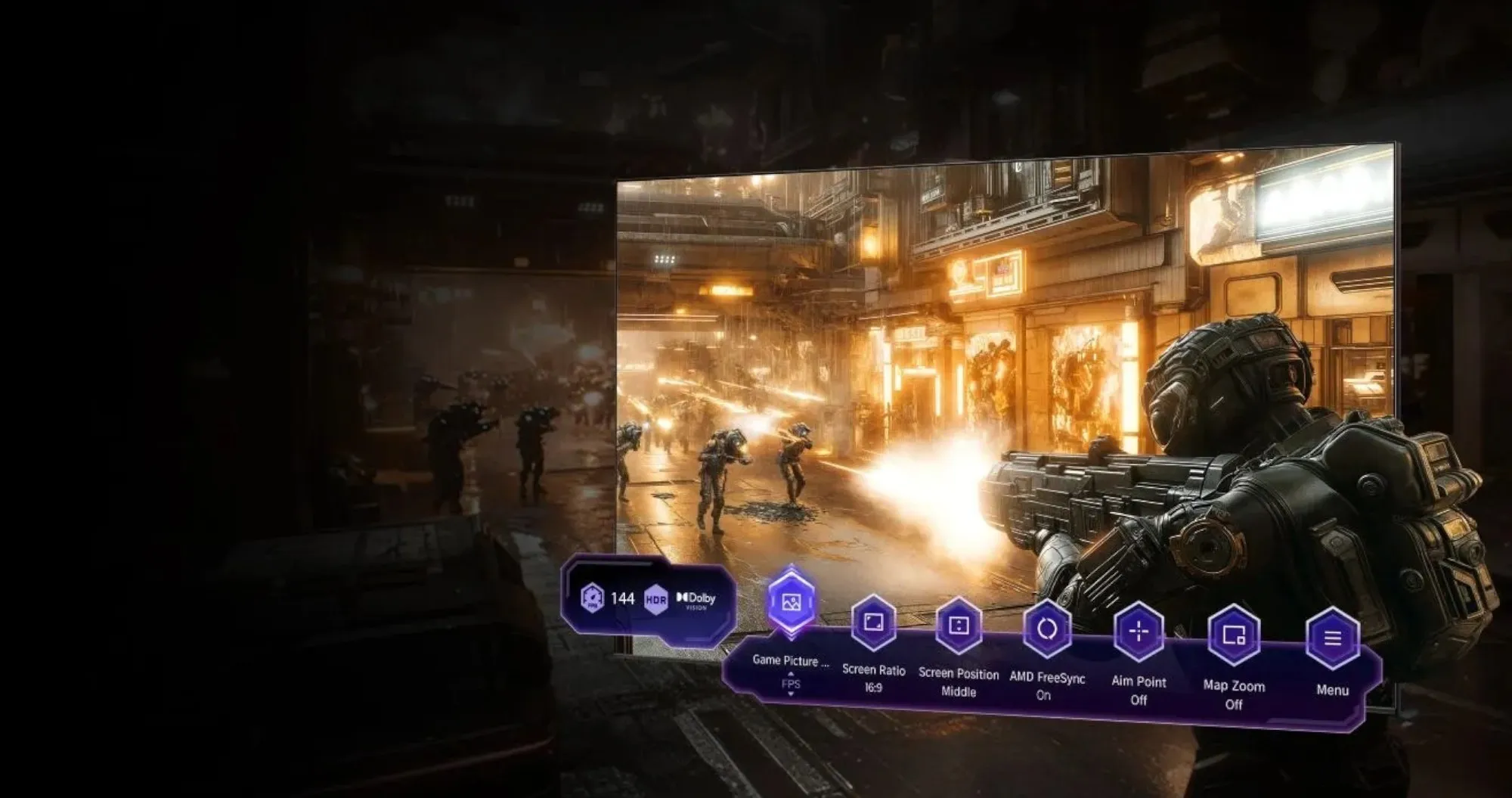1512x798 pixels.
Task: Change the Screen Position setting
Action: pyautogui.click(x=959, y=626)
